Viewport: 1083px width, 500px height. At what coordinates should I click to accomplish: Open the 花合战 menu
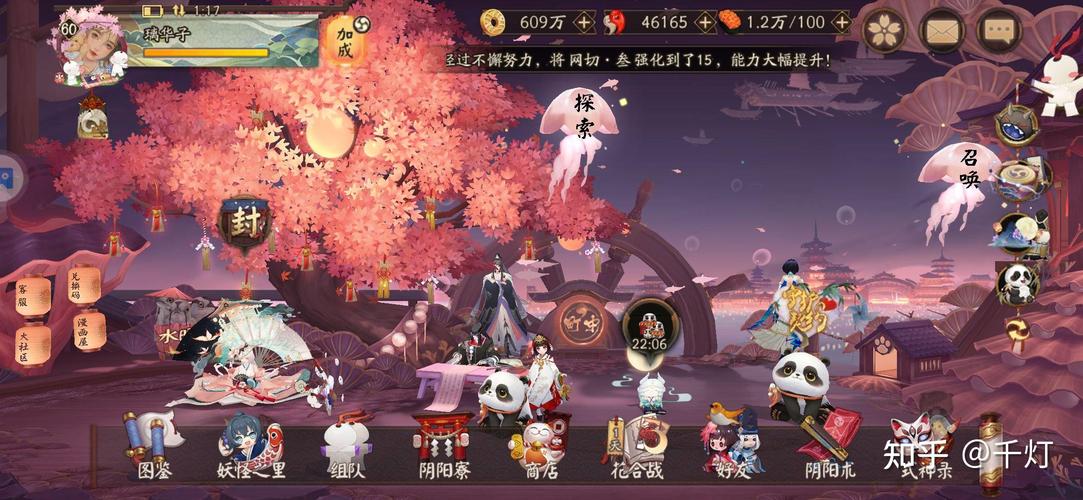pyautogui.click(x=637, y=446)
